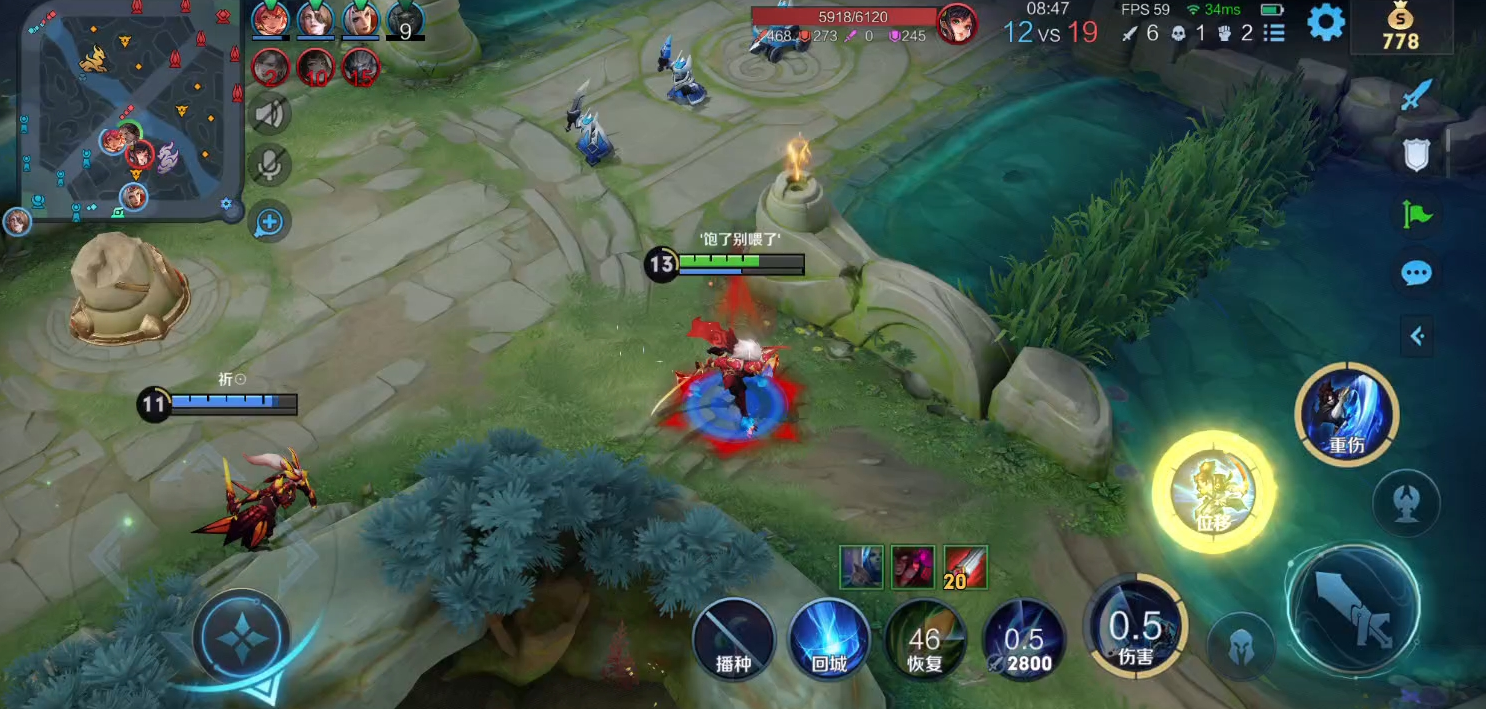This screenshot has width=1486, height=709.
Task: Recall to base with 回城
Action: [x=829, y=639]
